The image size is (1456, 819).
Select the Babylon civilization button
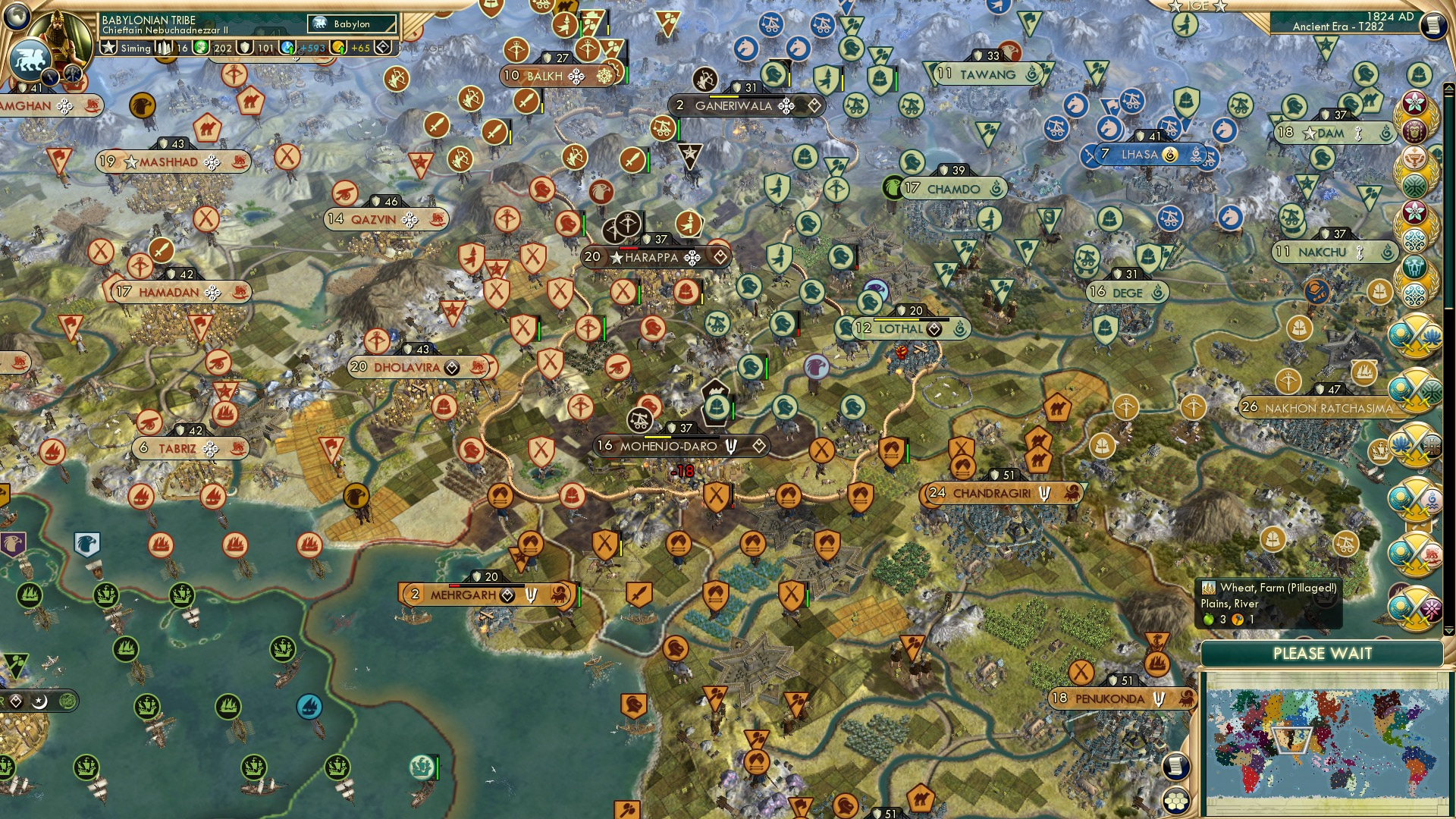pos(352,24)
